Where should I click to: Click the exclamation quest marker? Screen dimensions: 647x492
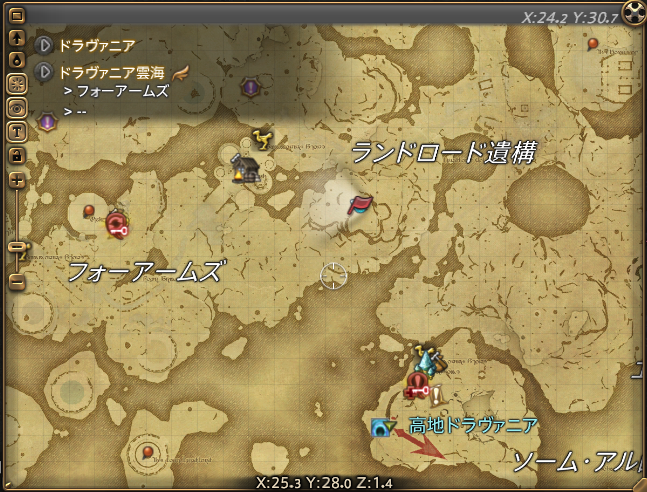(436, 394)
